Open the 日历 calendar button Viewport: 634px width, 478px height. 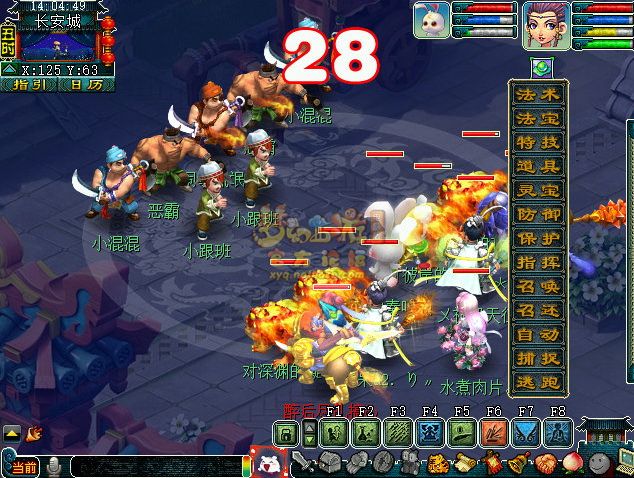[x=86, y=85]
